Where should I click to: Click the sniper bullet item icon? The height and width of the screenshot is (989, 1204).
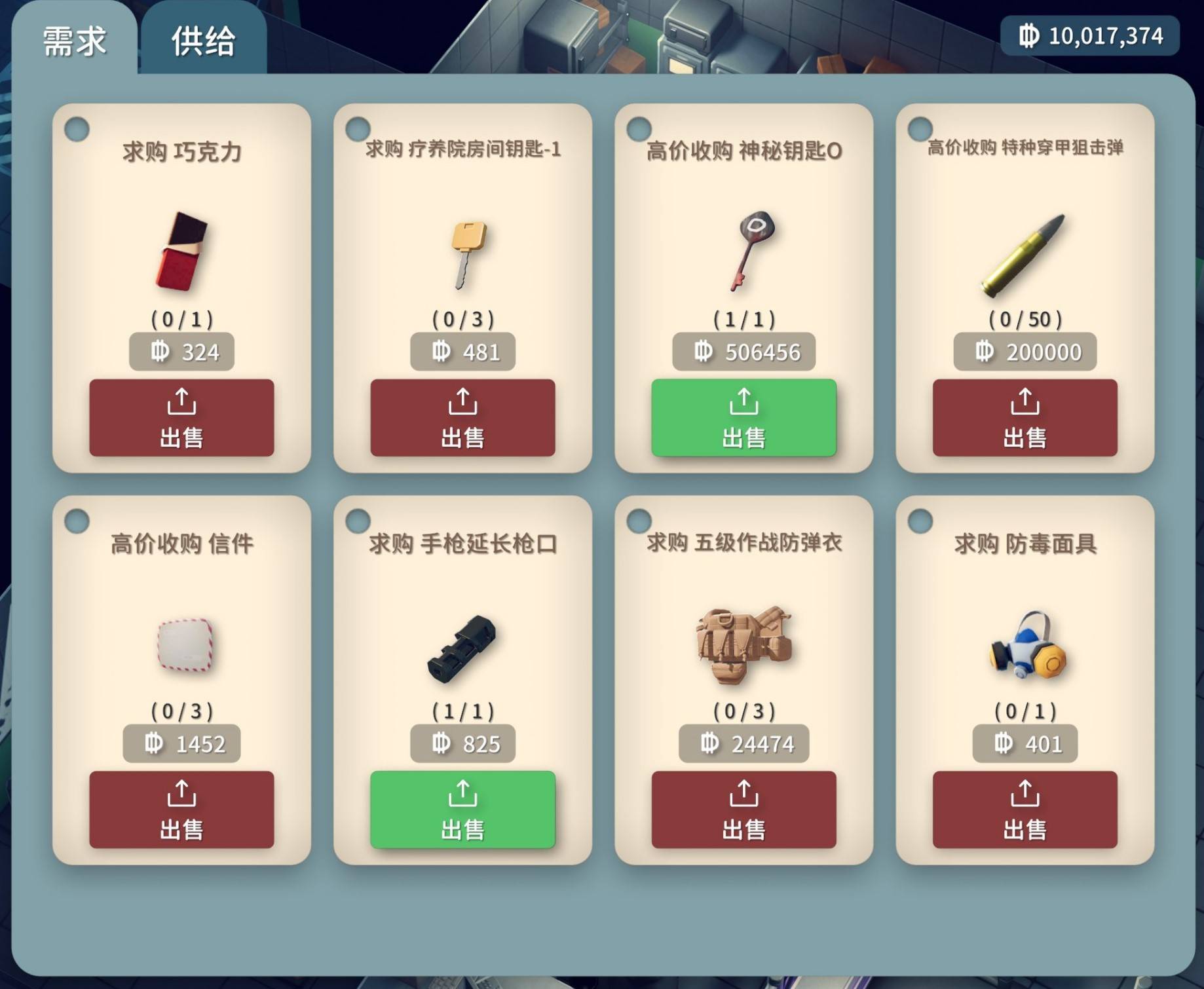pos(1023,254)
